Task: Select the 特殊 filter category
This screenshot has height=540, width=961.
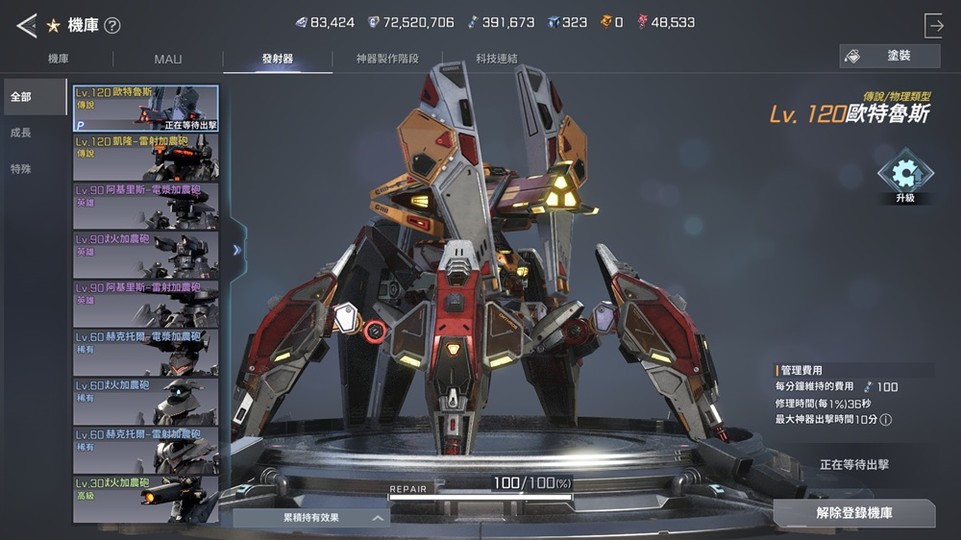Action: click(21, 169)
